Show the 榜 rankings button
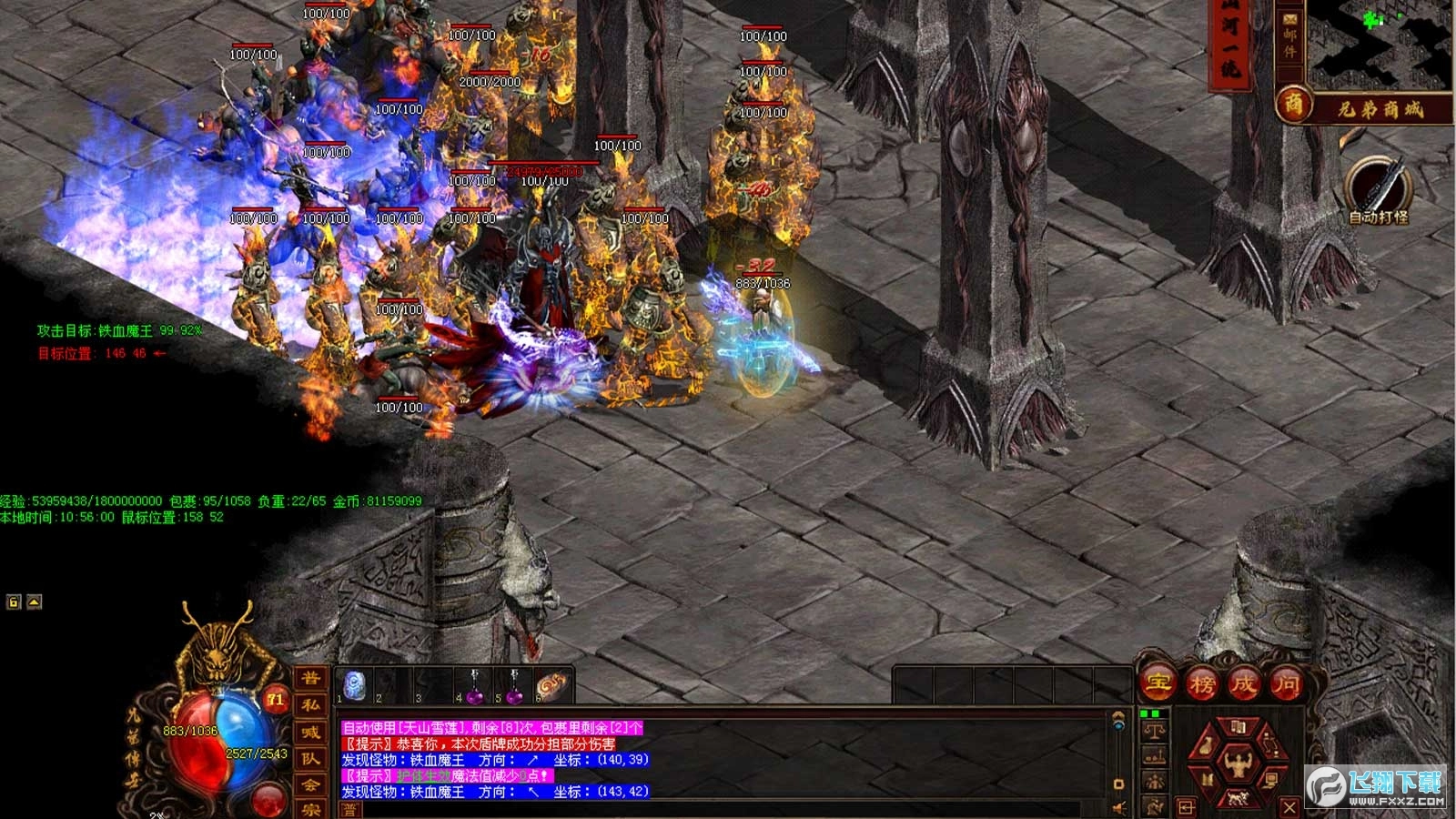 (1202, 682)
